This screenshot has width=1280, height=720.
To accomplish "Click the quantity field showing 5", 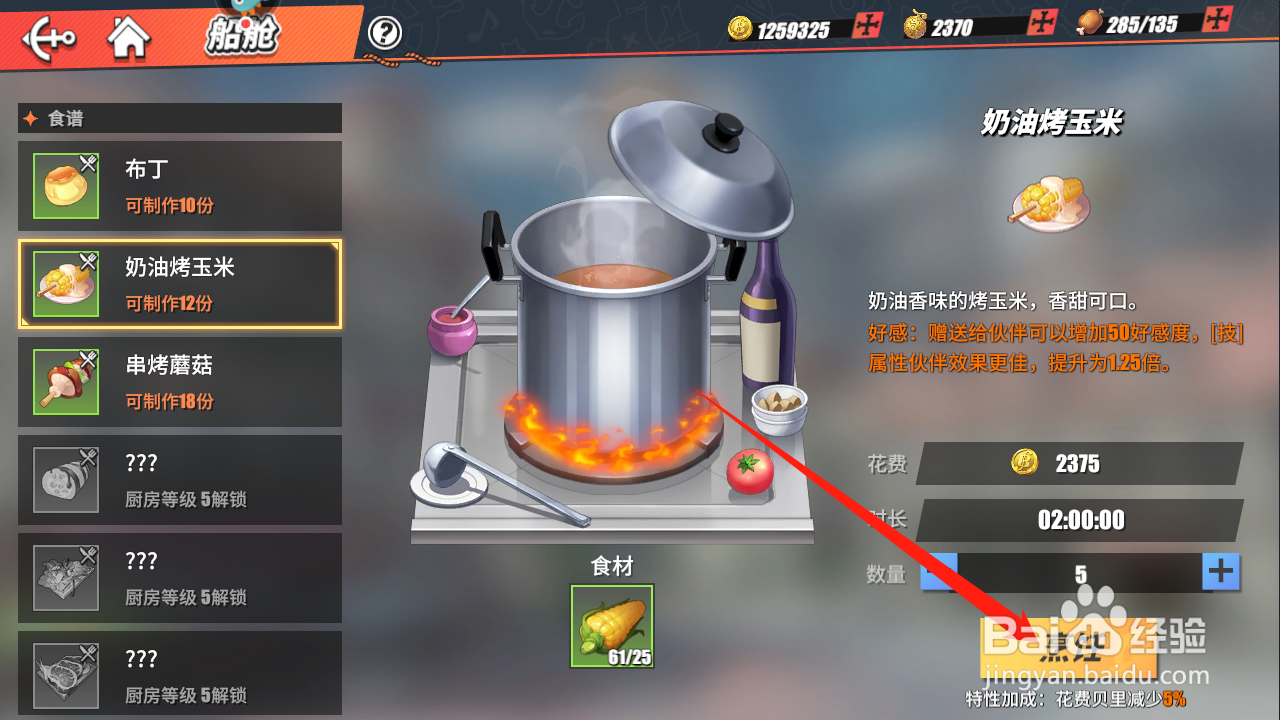I will click(1078, 572).
